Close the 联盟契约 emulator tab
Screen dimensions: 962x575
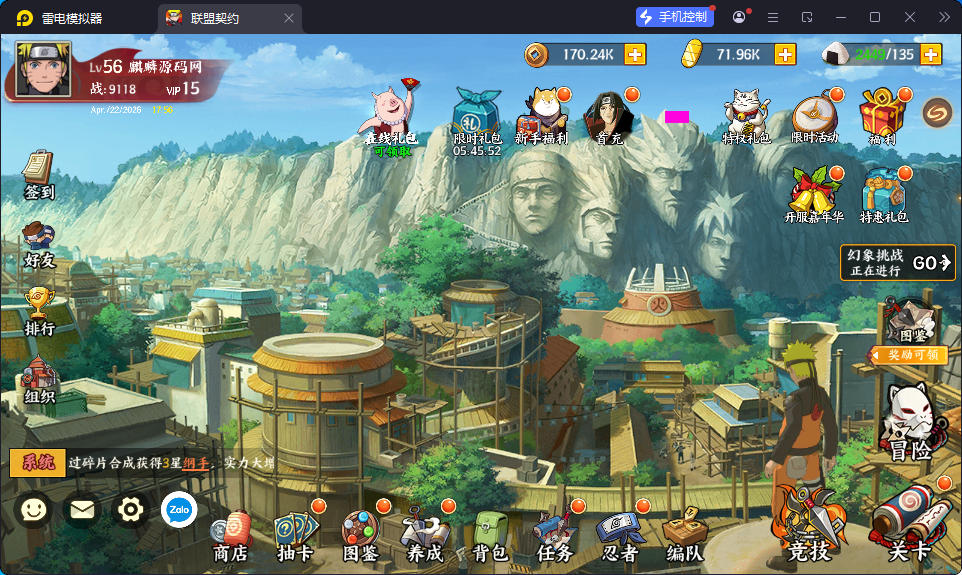(290, 18)
